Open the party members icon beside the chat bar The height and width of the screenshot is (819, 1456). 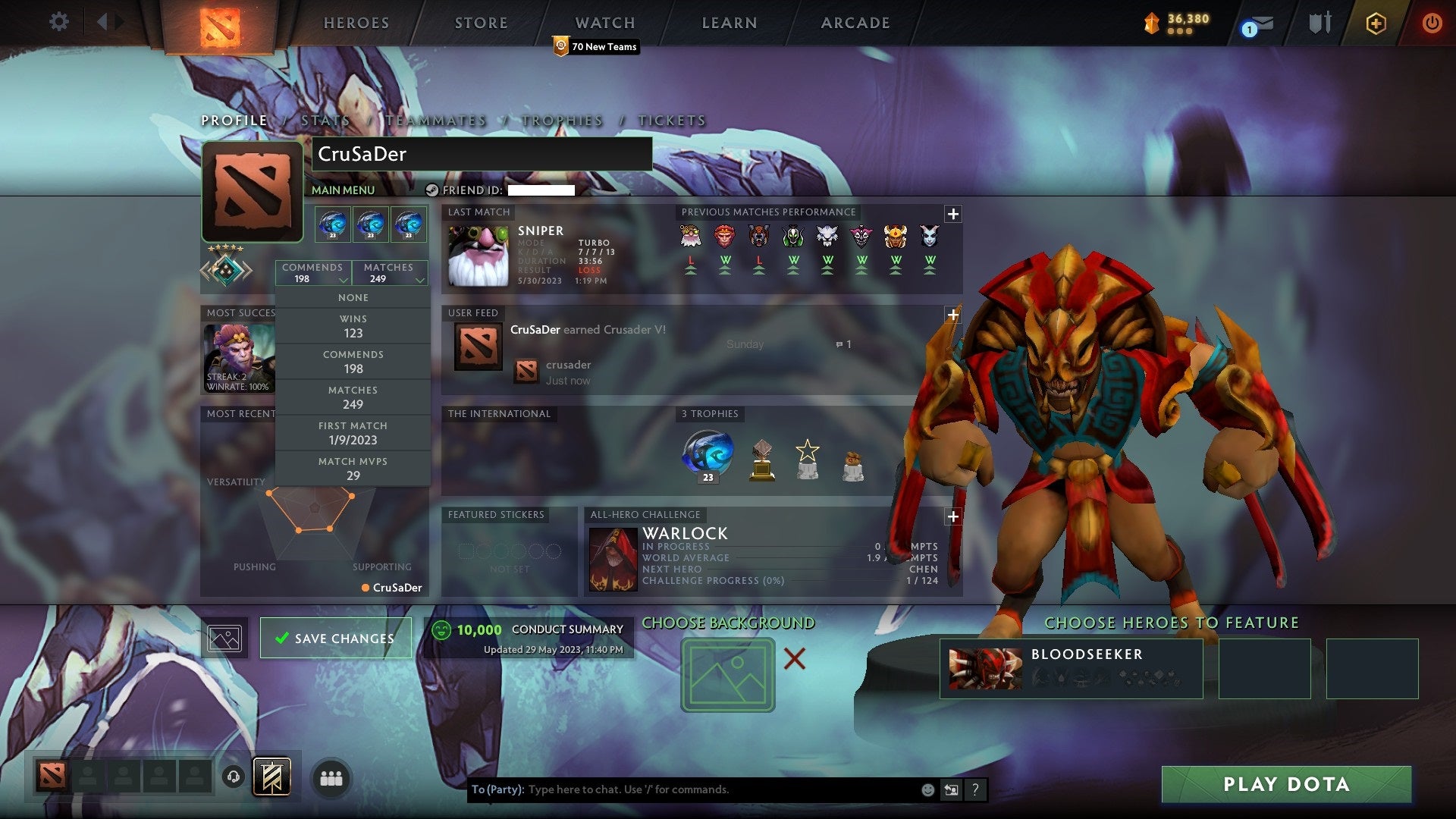click(x=332, y=777)
